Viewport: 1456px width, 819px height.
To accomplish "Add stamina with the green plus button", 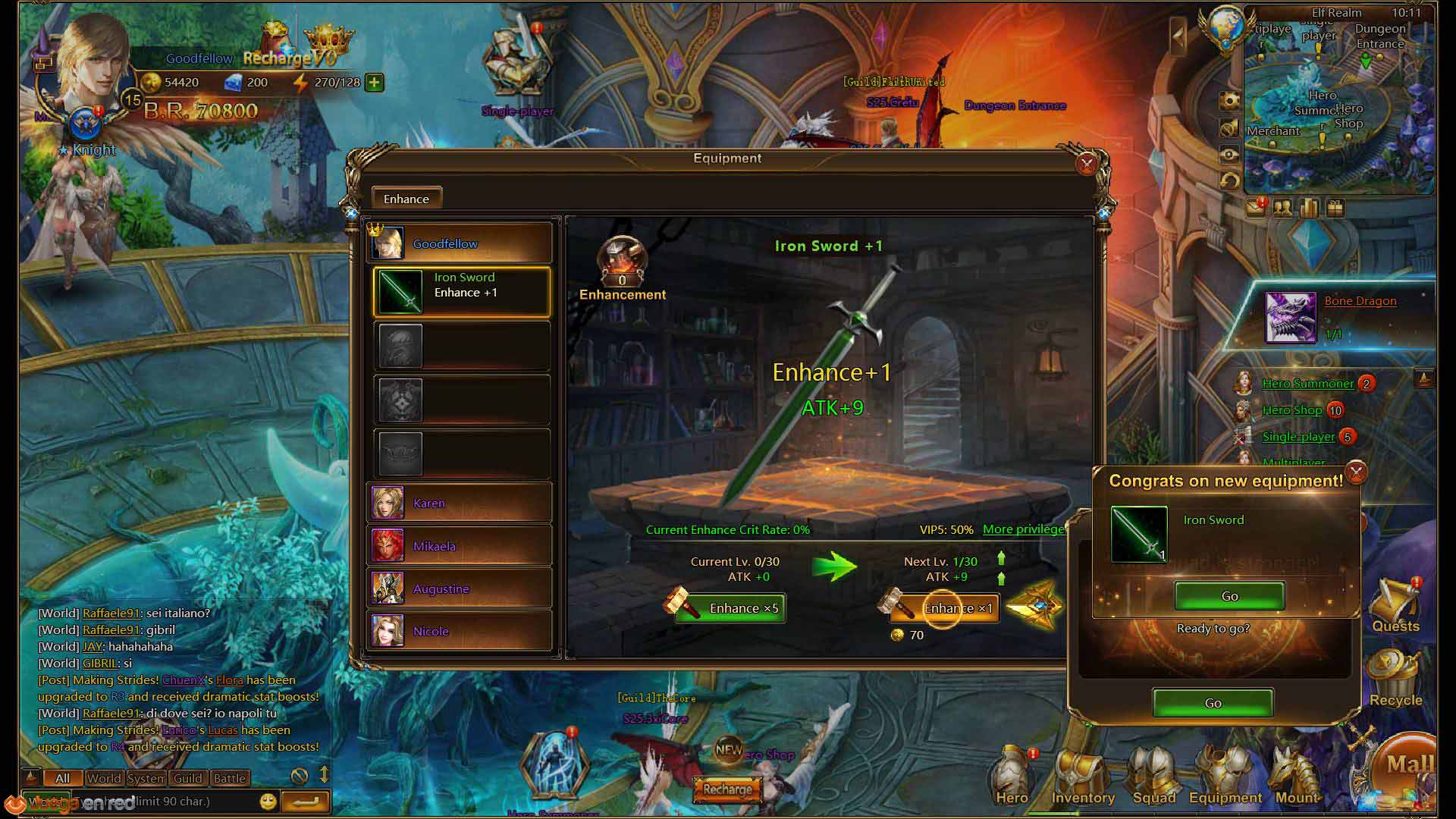I will tap(375, 82).
